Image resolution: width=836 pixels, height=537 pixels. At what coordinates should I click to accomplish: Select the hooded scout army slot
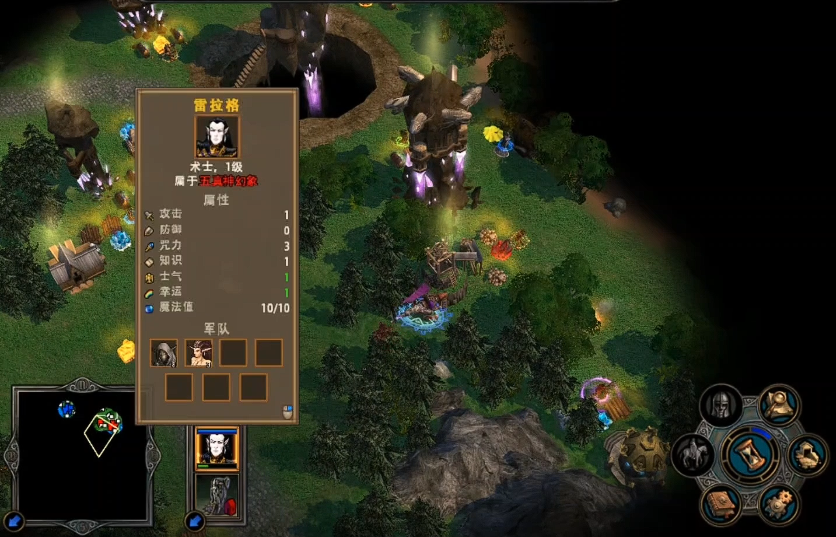163,352
